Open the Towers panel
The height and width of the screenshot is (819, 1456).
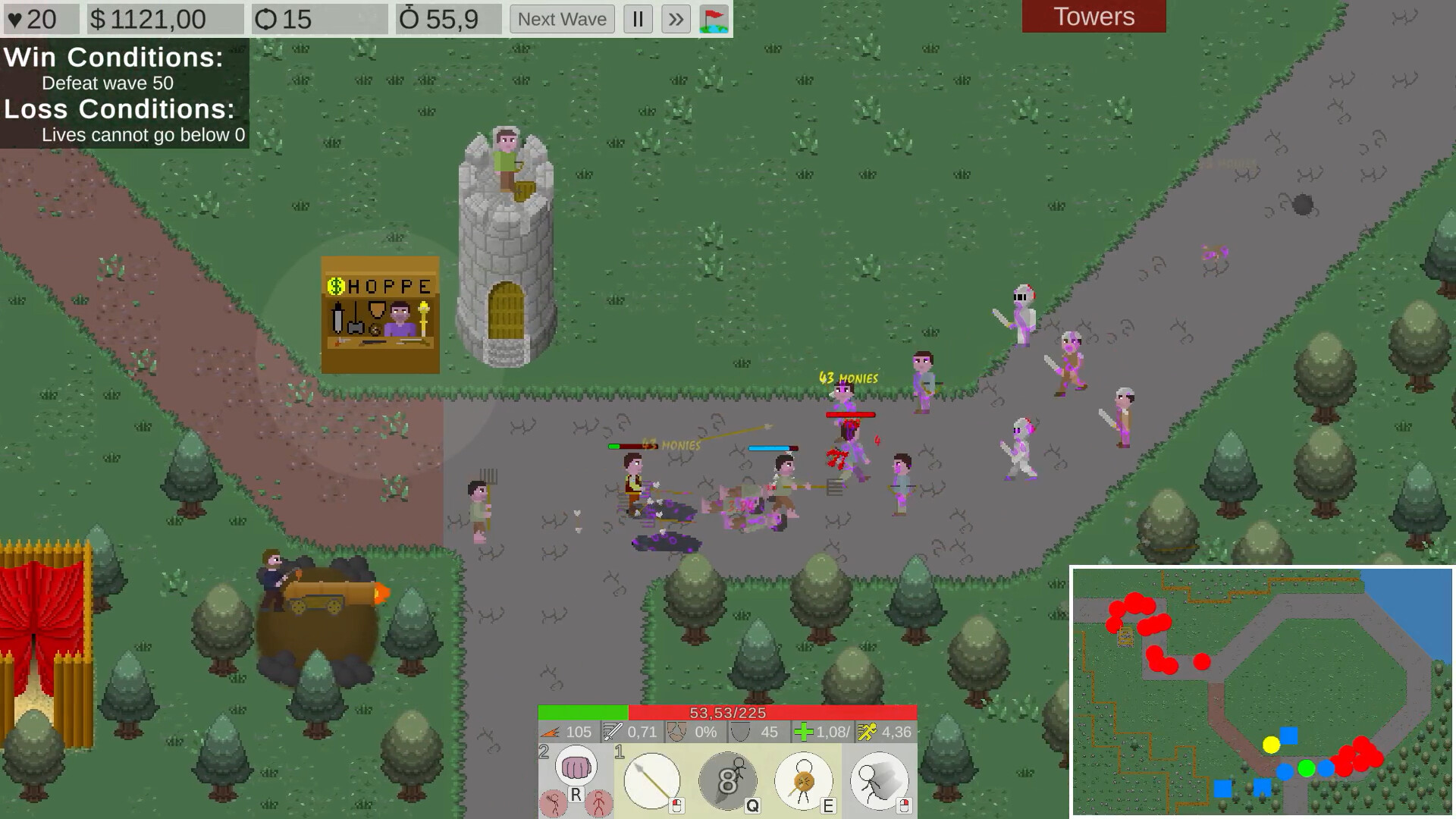tap(1094, 16)
